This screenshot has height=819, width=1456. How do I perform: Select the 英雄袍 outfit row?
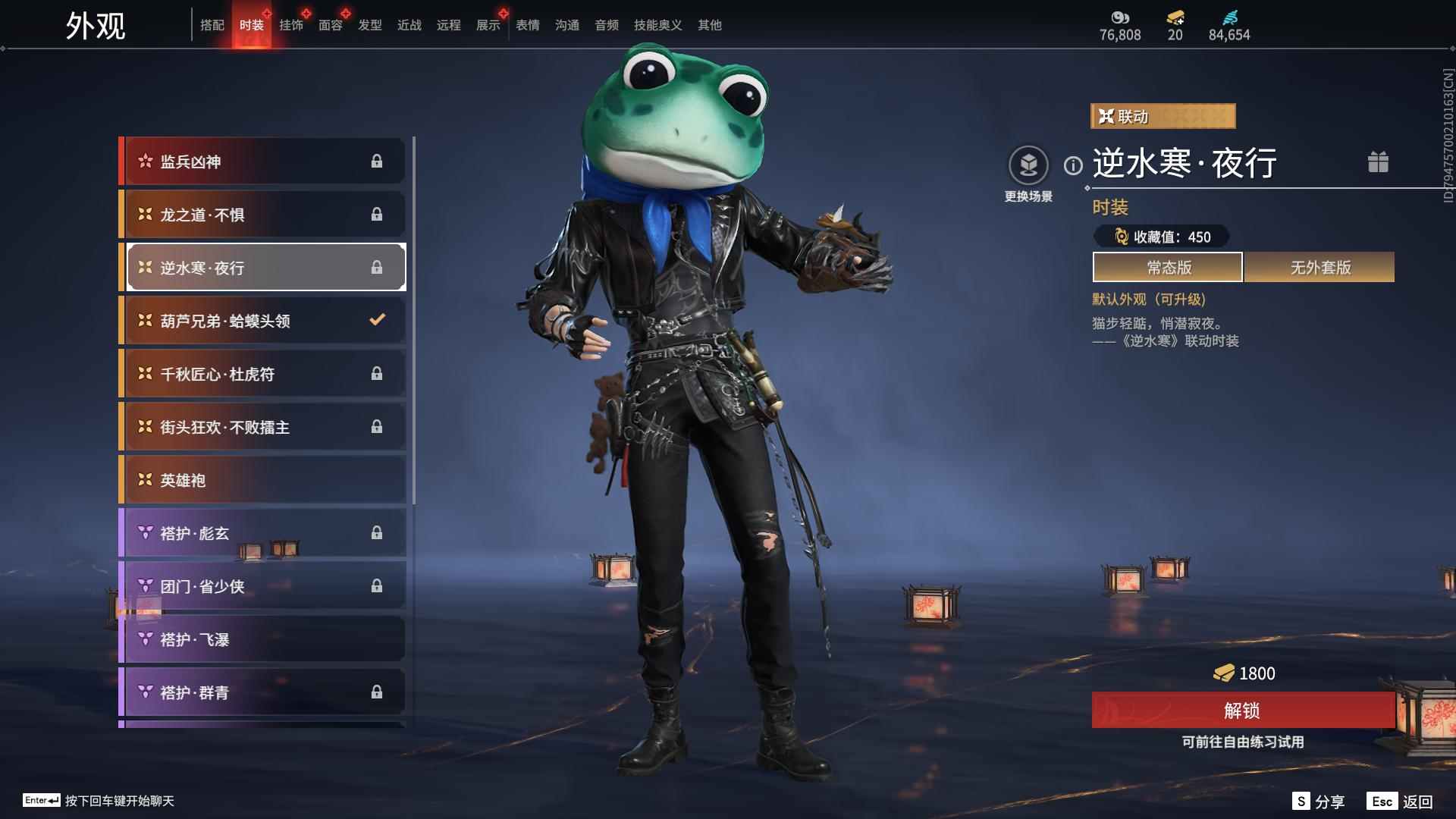coord(262,480)
